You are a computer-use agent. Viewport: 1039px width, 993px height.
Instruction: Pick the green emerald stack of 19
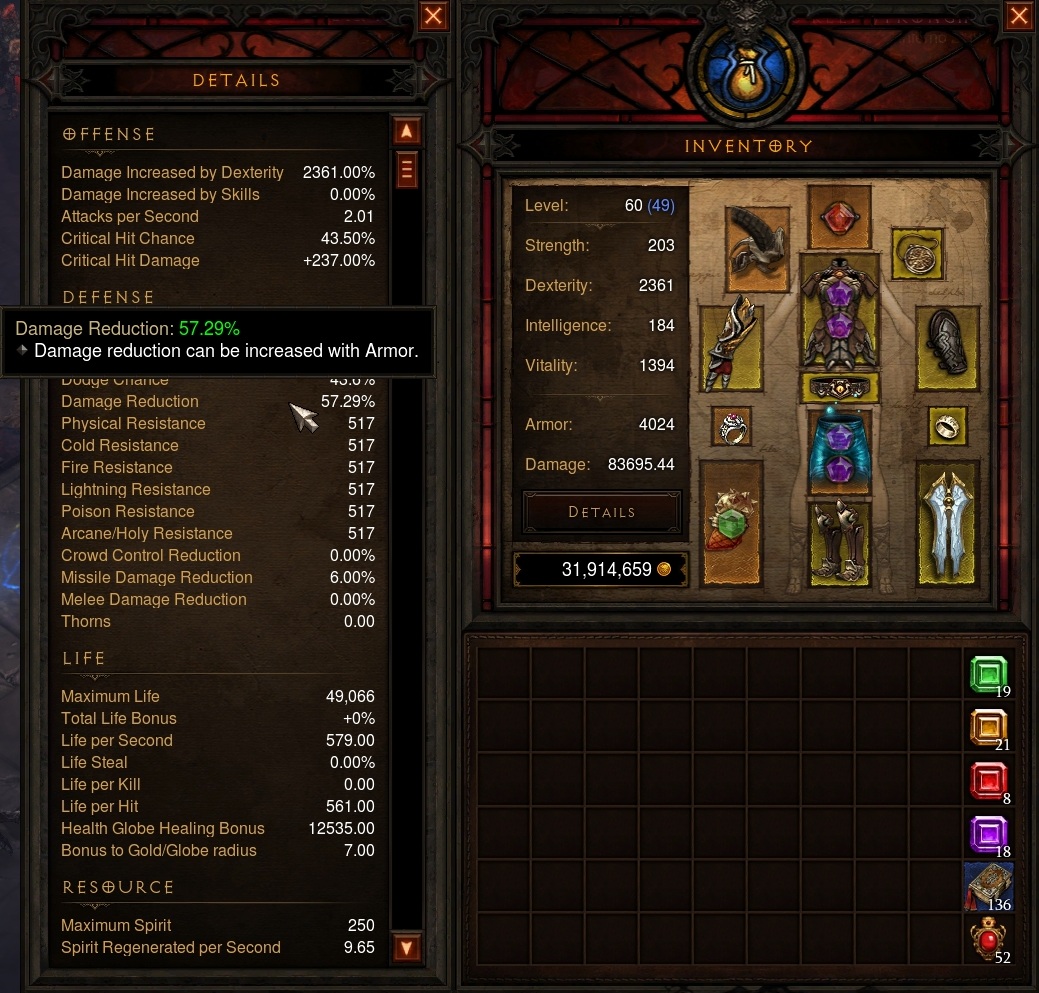(x=989, y=676)
